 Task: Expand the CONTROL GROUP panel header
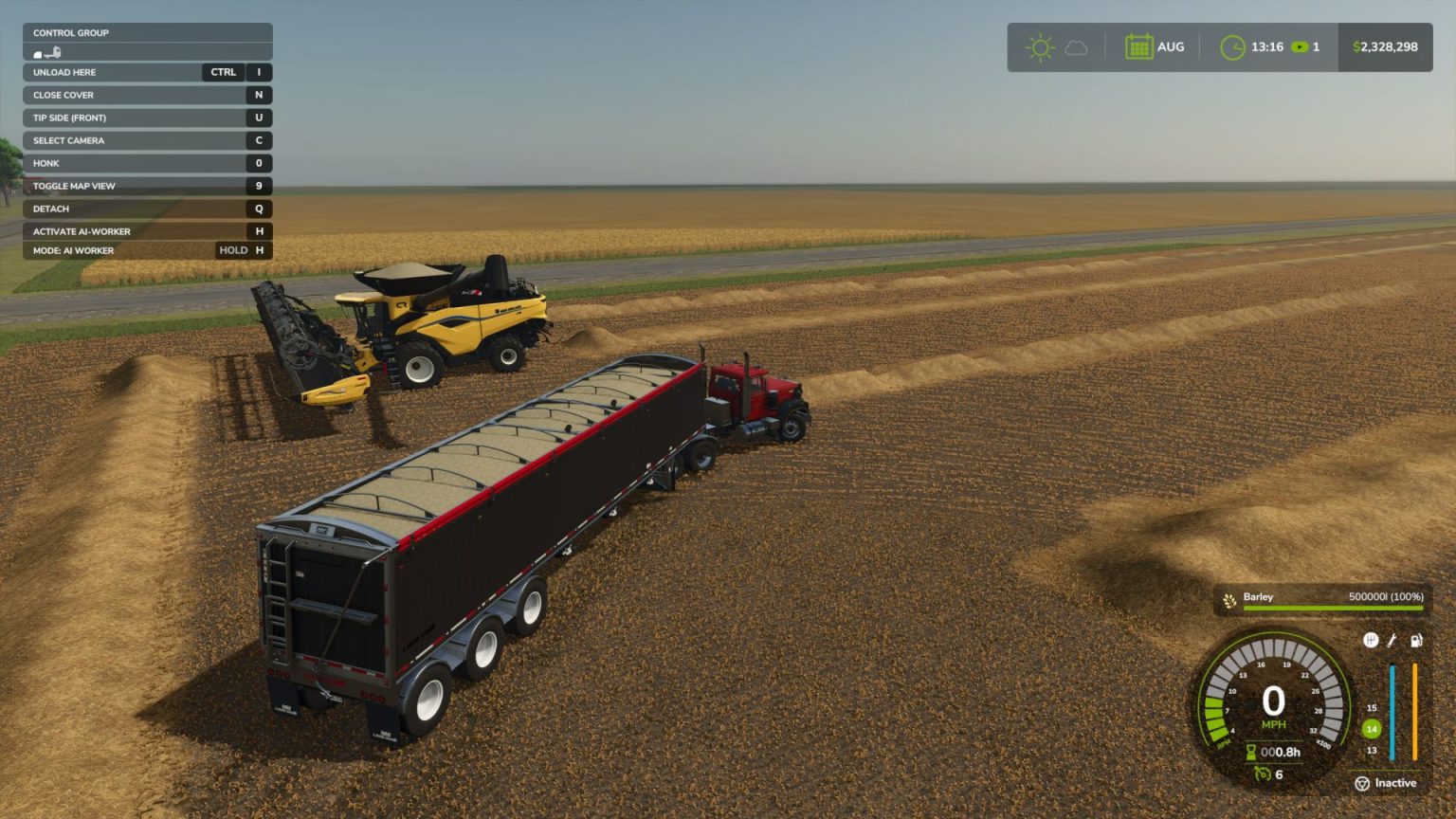coord(70,32)
